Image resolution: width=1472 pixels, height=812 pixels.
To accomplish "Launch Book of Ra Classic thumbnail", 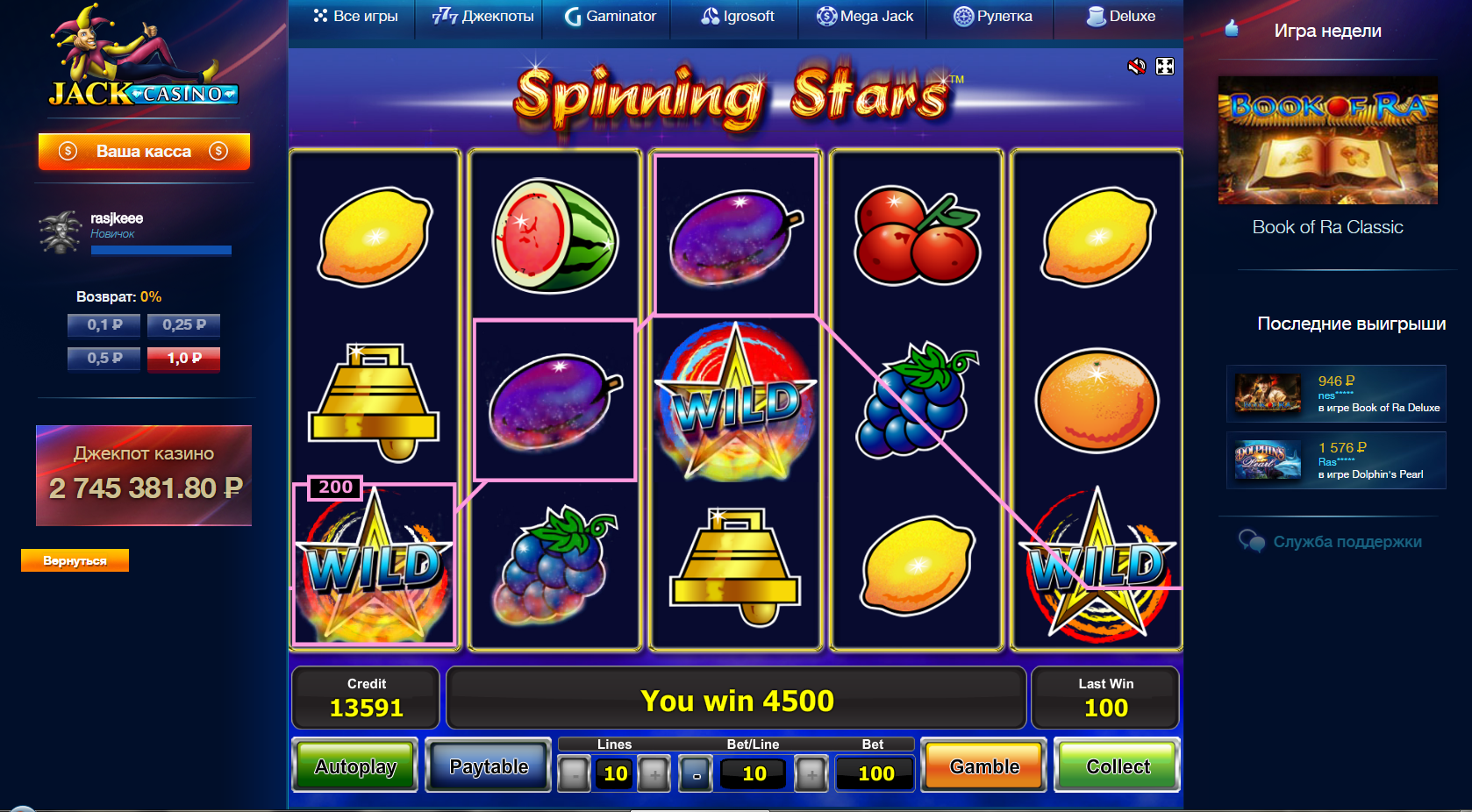I will point(1327,140).
